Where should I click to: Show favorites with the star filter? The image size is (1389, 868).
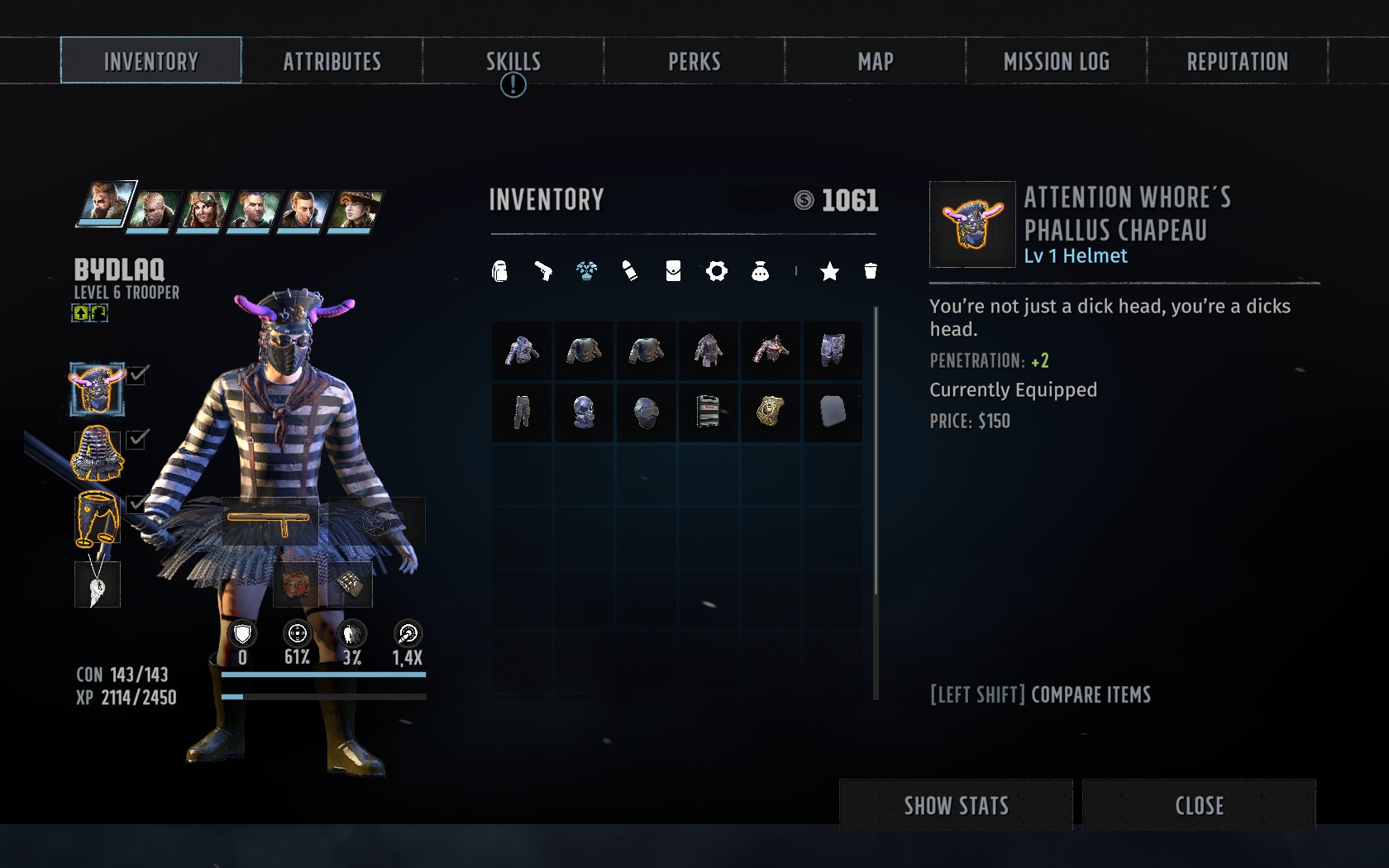click(829, 271)
